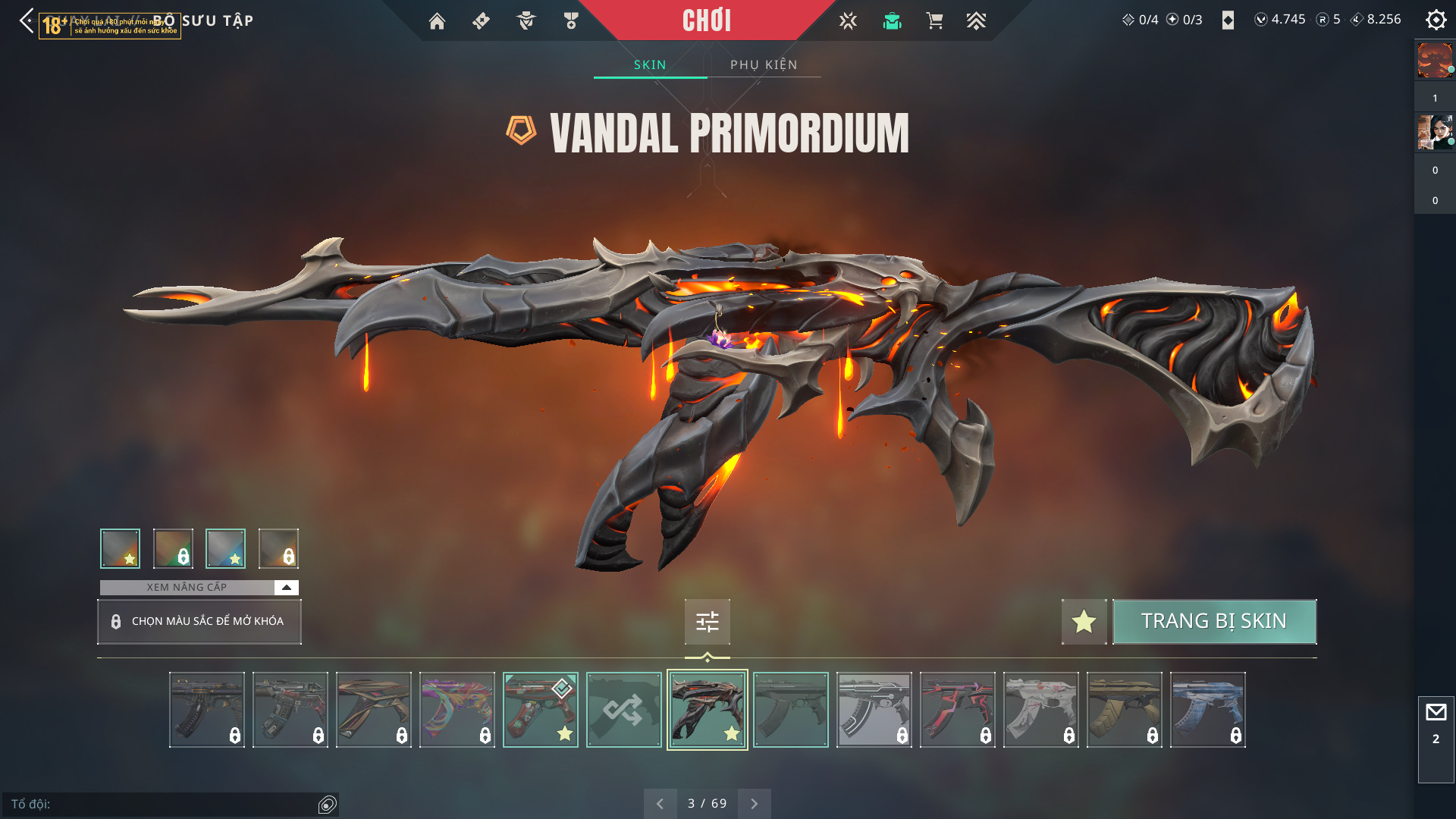Viewport: 1456px width, 819px height.
Task: Select the default Vandal skin thumbnail
Action: pyautogui.click(x=790, y=710)
